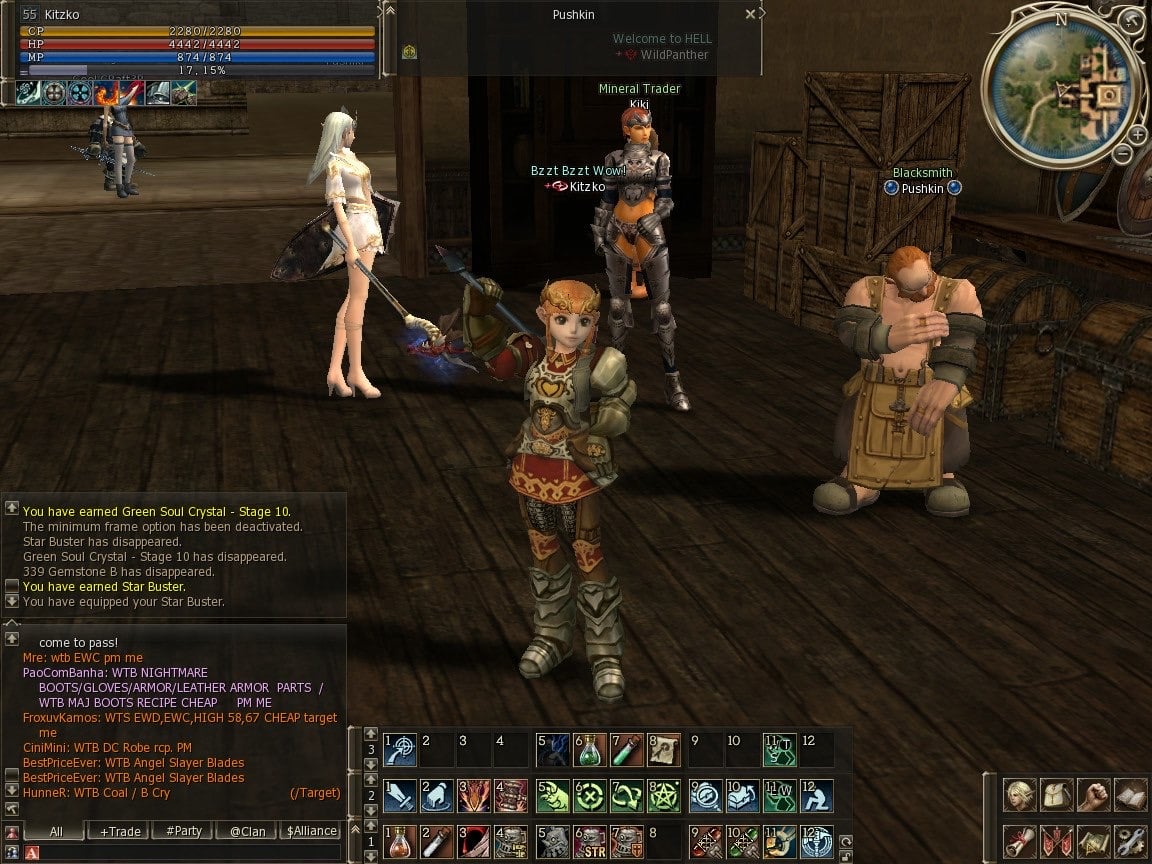Activate the sword attack action icon
Image resolution: width=1152 pixels, height=864 pixels.
point(400,796)
